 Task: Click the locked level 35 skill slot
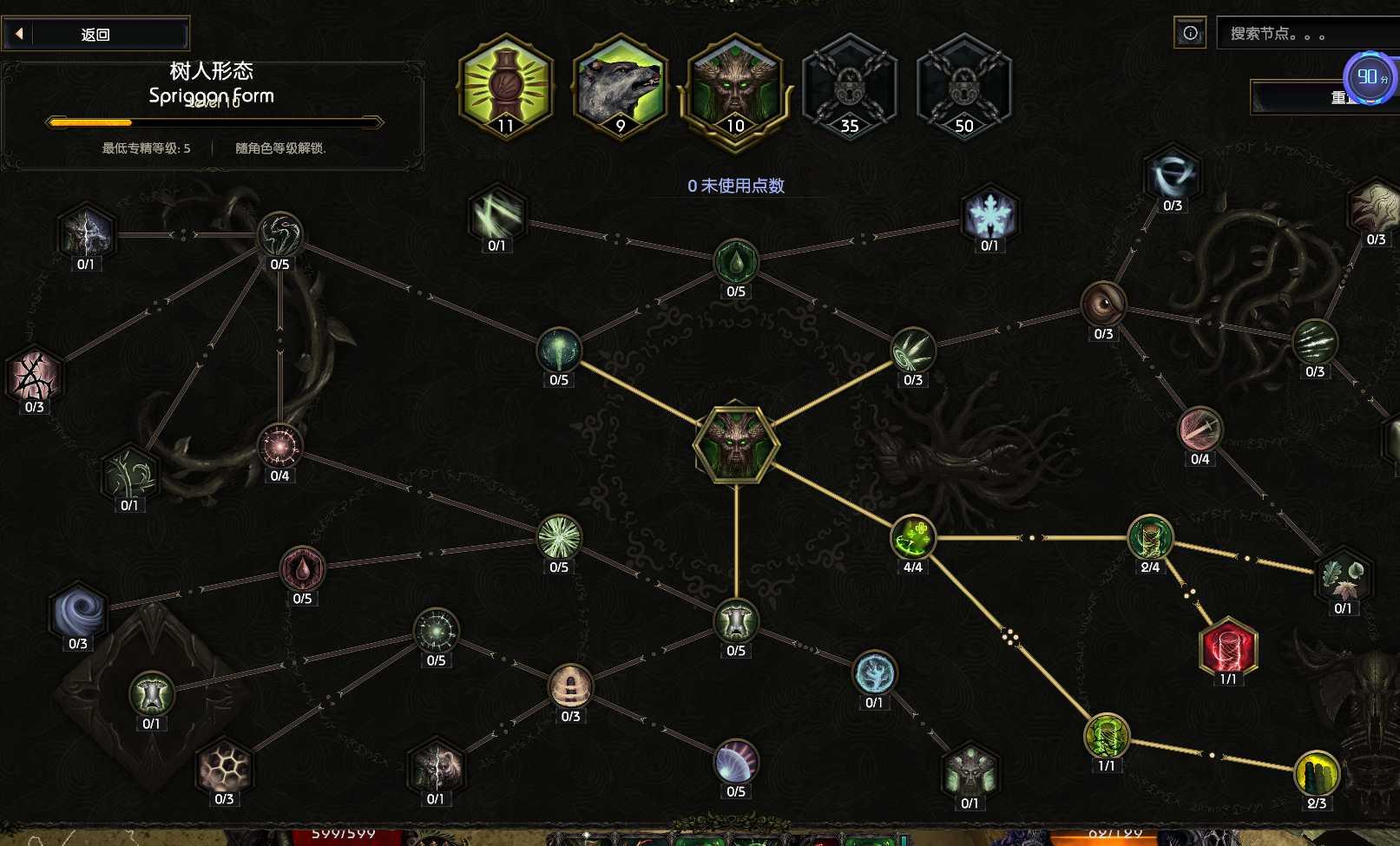click(850, 85)
